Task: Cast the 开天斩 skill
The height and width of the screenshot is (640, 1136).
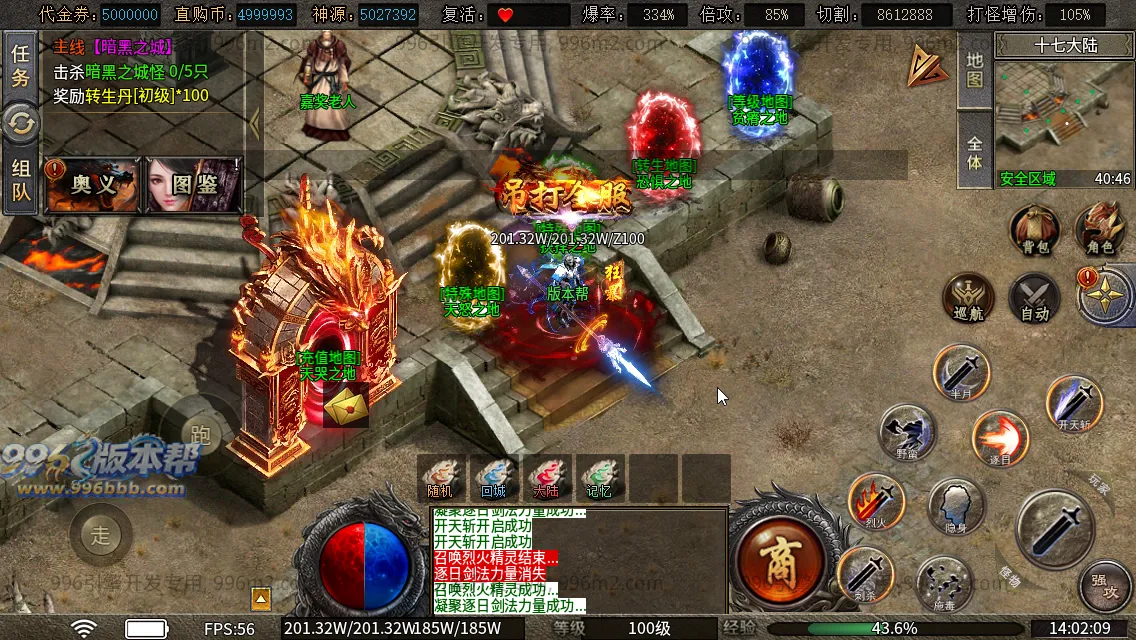Action: [x=1074, y=404]
